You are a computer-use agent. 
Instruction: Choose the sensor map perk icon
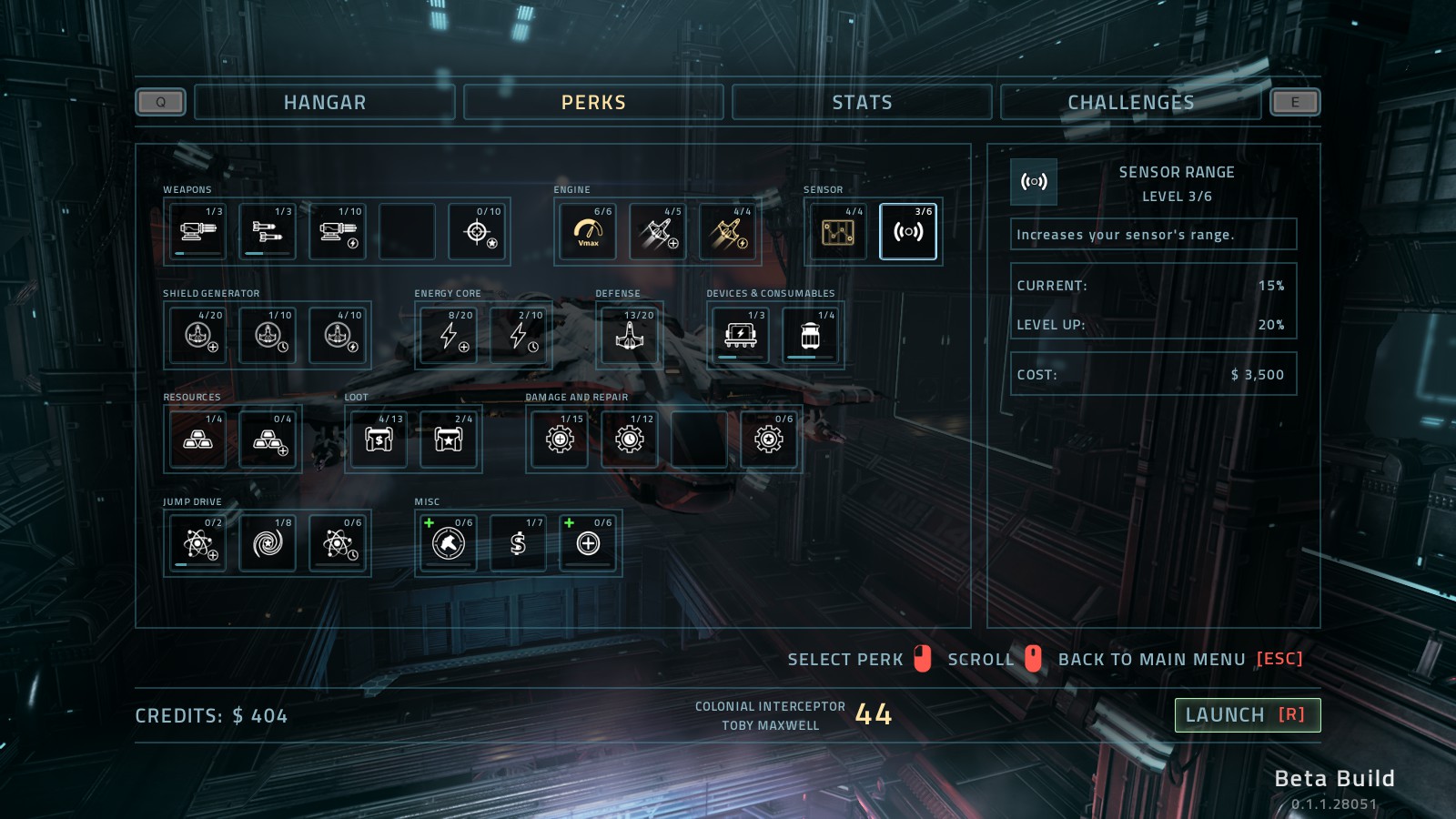838,232
